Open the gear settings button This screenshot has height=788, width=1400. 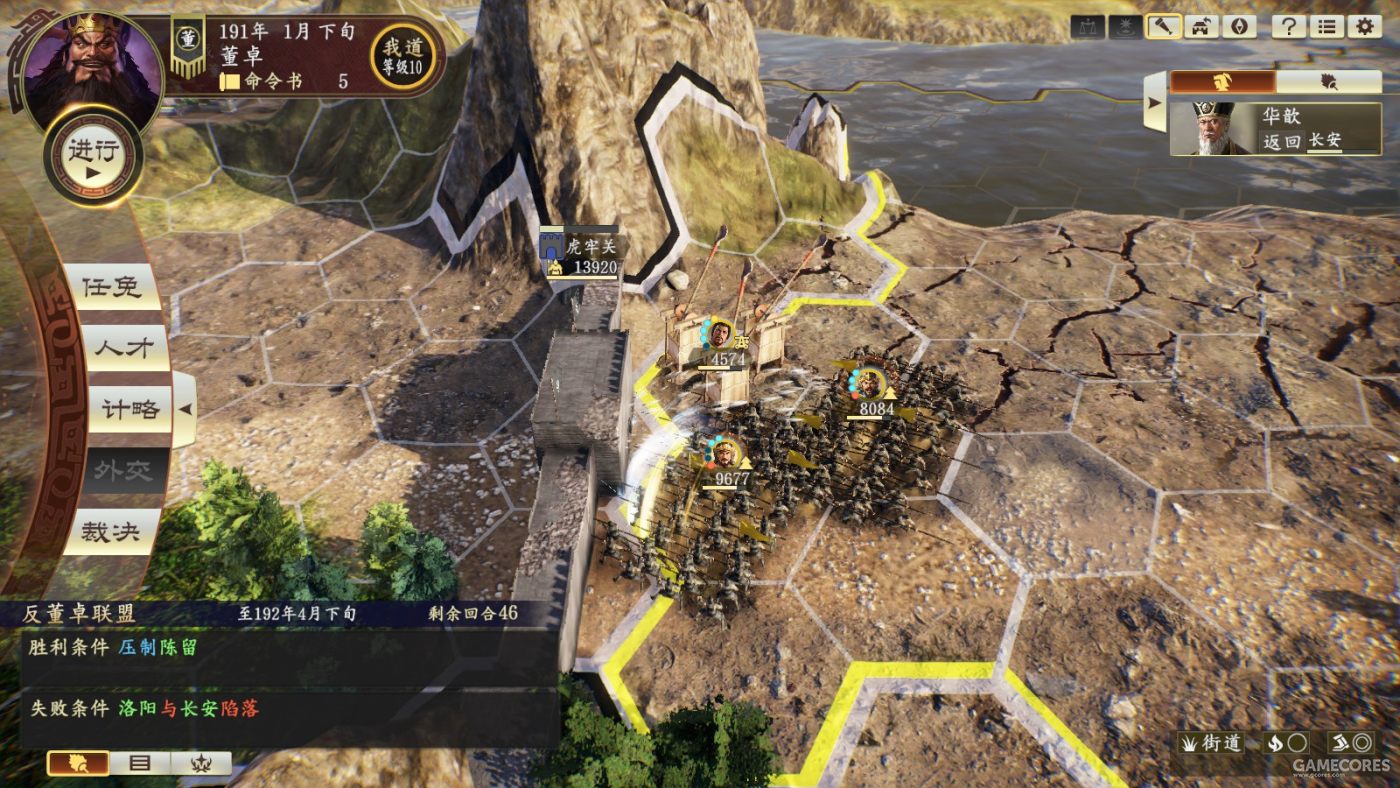(x=1364, y=27)
